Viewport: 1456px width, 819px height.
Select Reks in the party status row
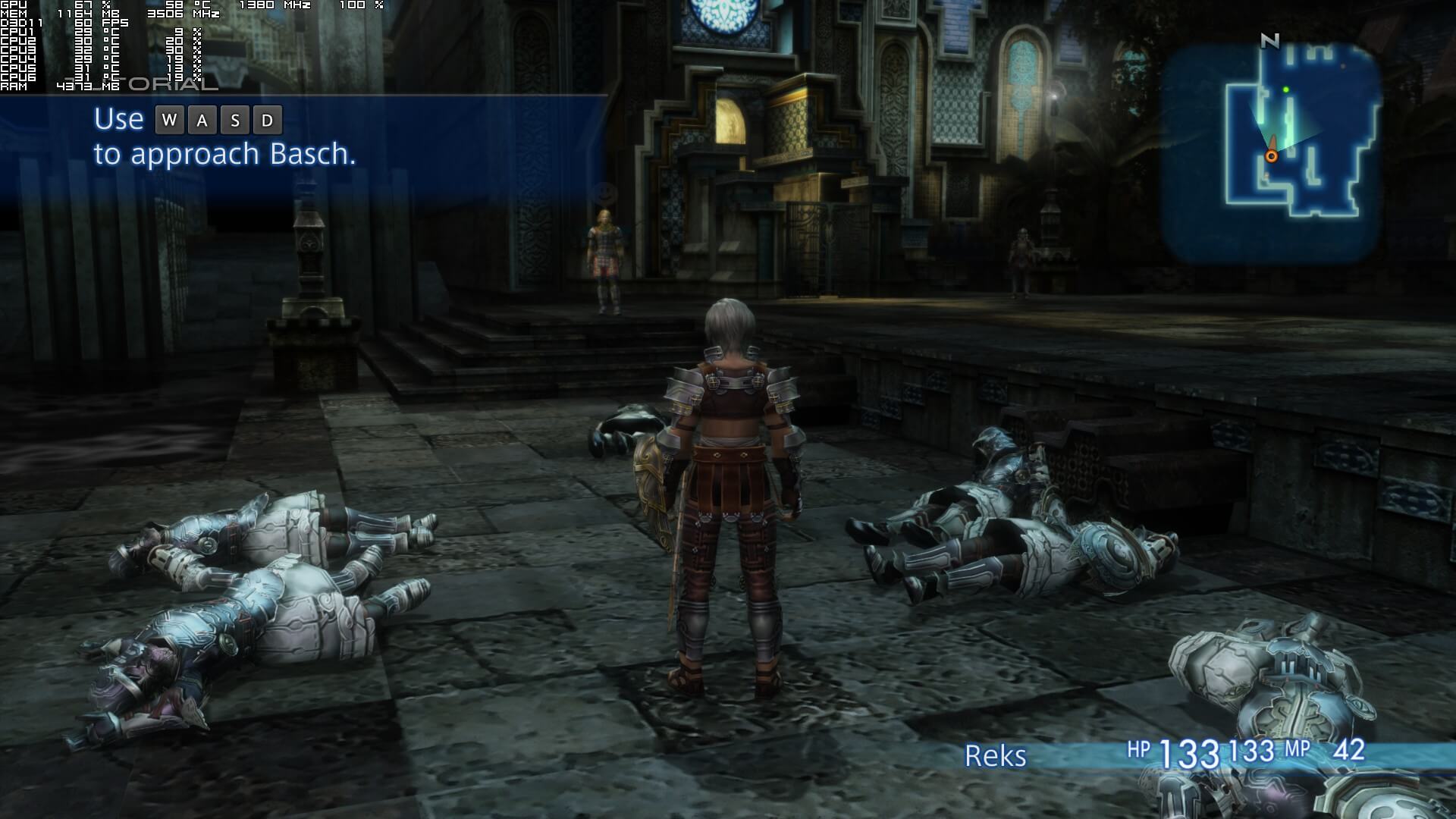pyautogui.click(x=995, y=755)
